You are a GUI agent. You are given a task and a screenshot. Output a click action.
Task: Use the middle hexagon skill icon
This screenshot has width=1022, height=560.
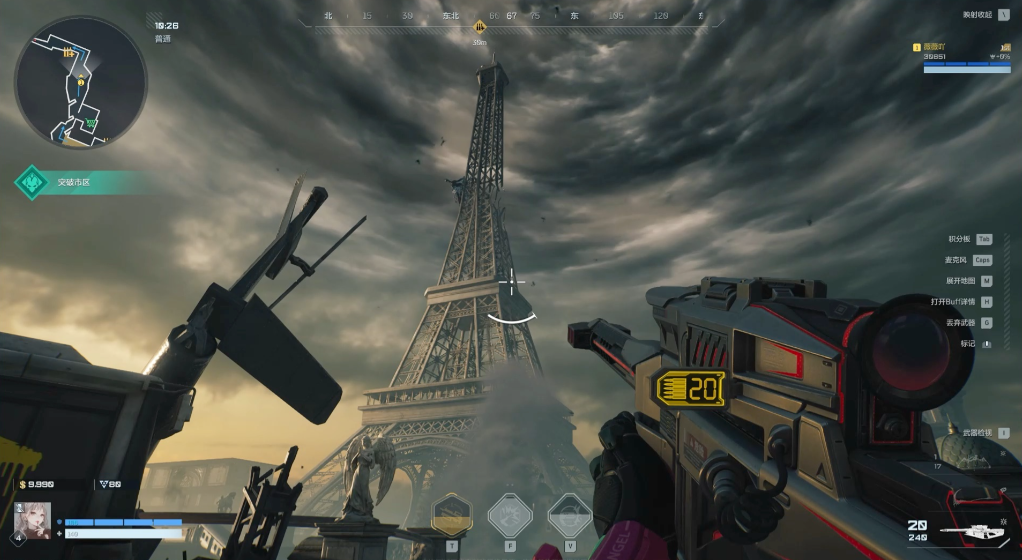click(509, 517)
